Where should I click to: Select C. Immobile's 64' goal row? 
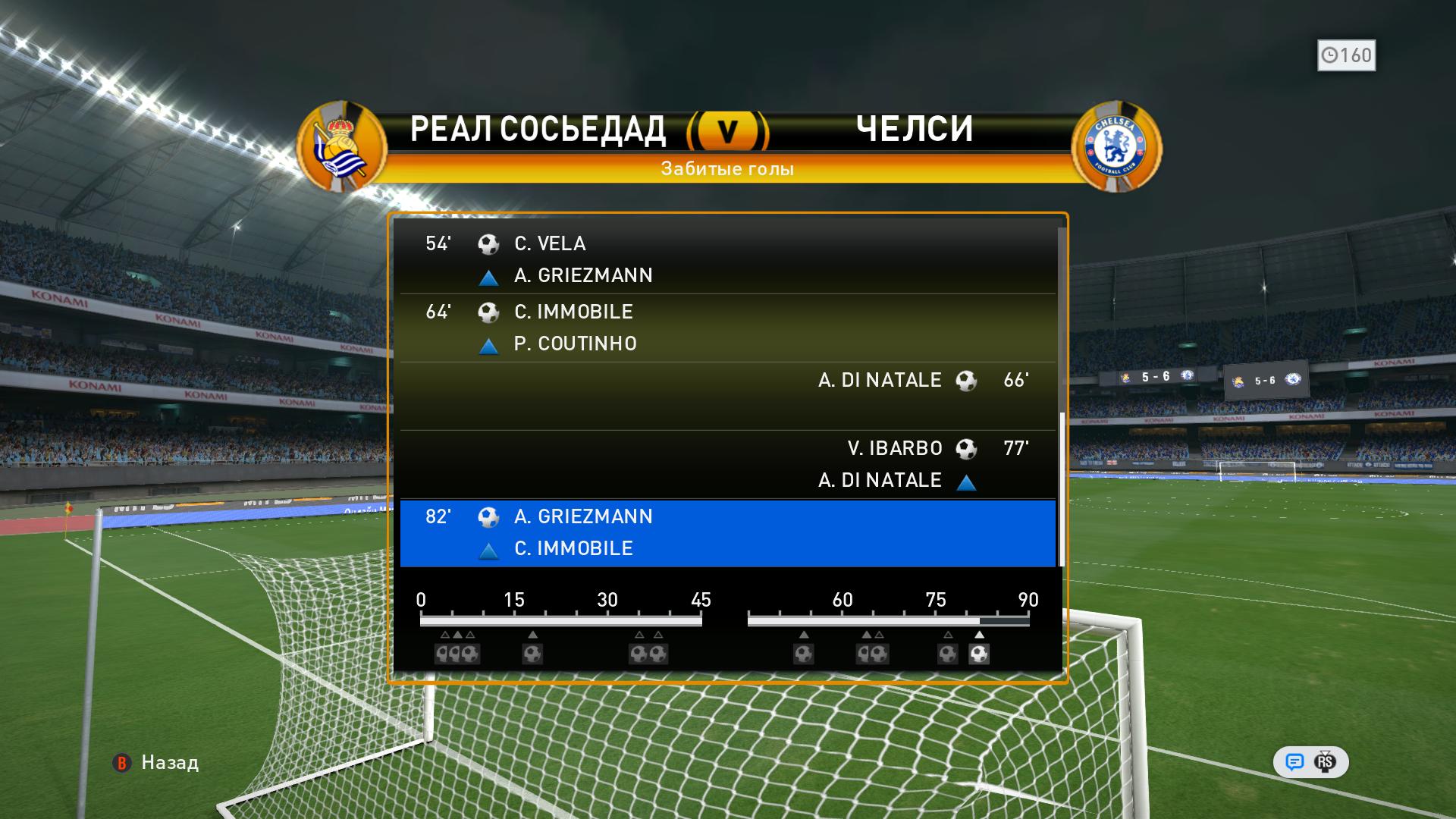(x=726, y=328)
